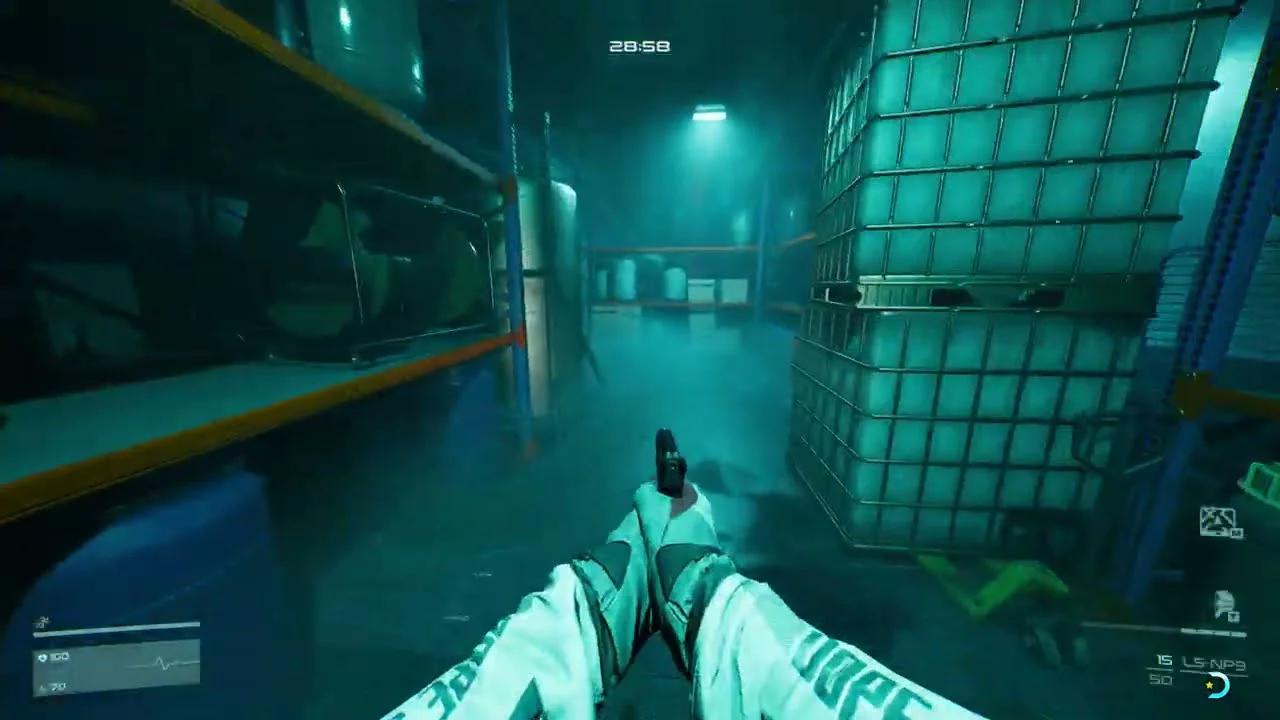The height and width of the screenshot is (720, 1280).
Task: Select the LS-NP9 weapon name label
Action: click(x=1213, y=661)
